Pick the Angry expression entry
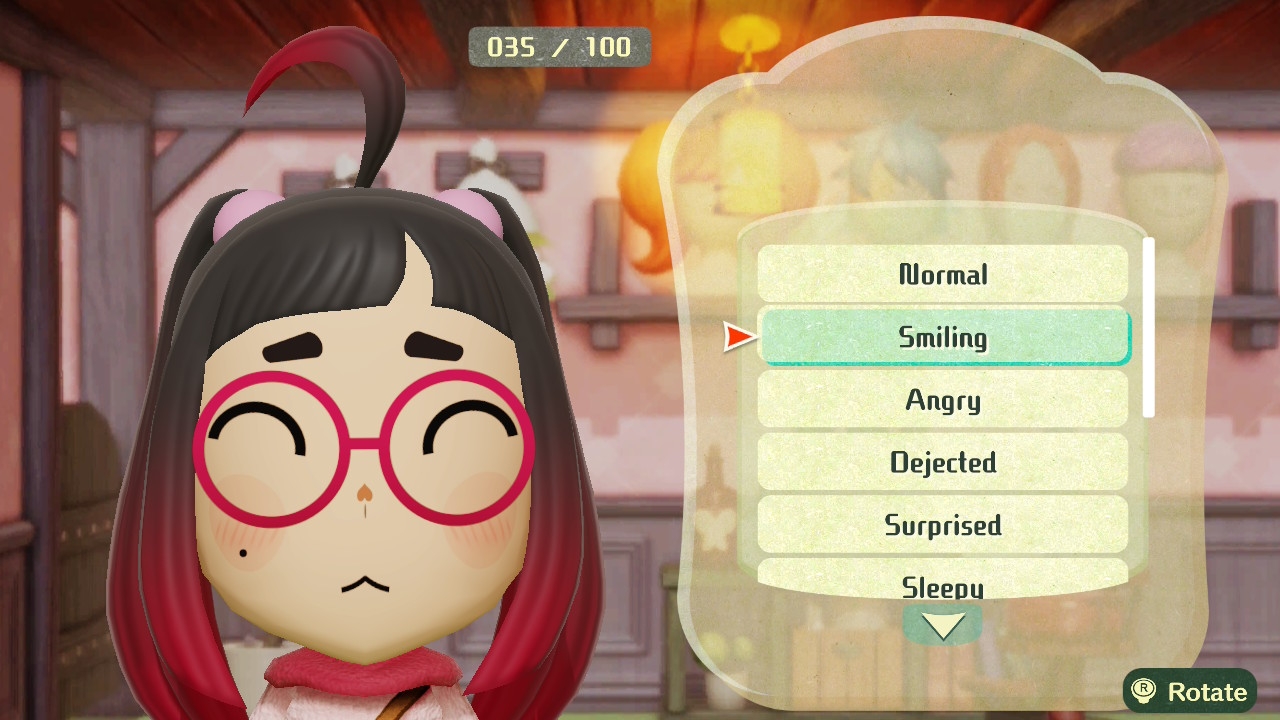The image size is (1280, 720). pos(943,400)
